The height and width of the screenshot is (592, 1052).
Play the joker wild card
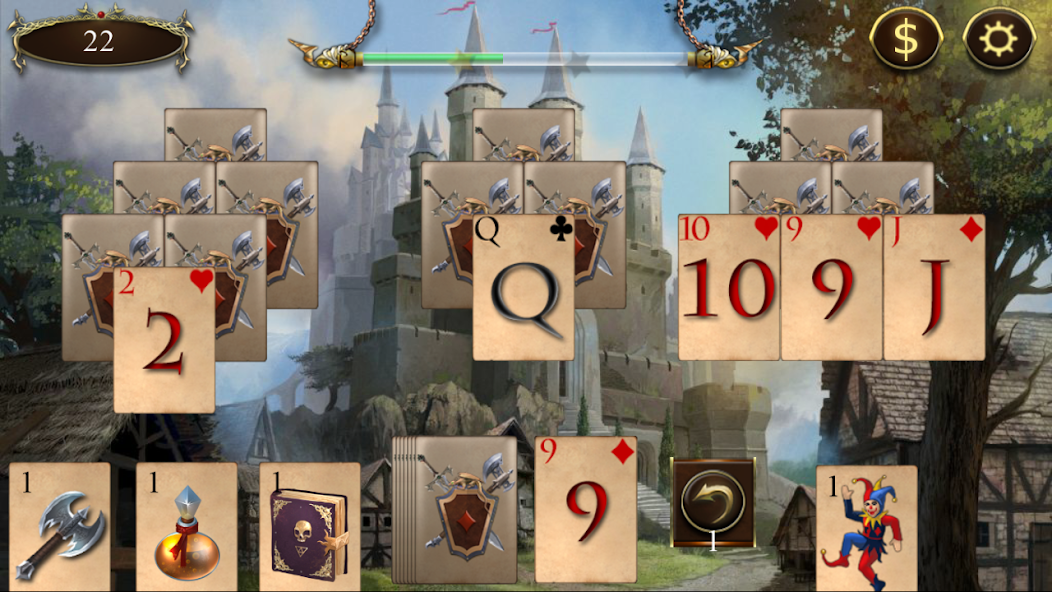[866, 528]
